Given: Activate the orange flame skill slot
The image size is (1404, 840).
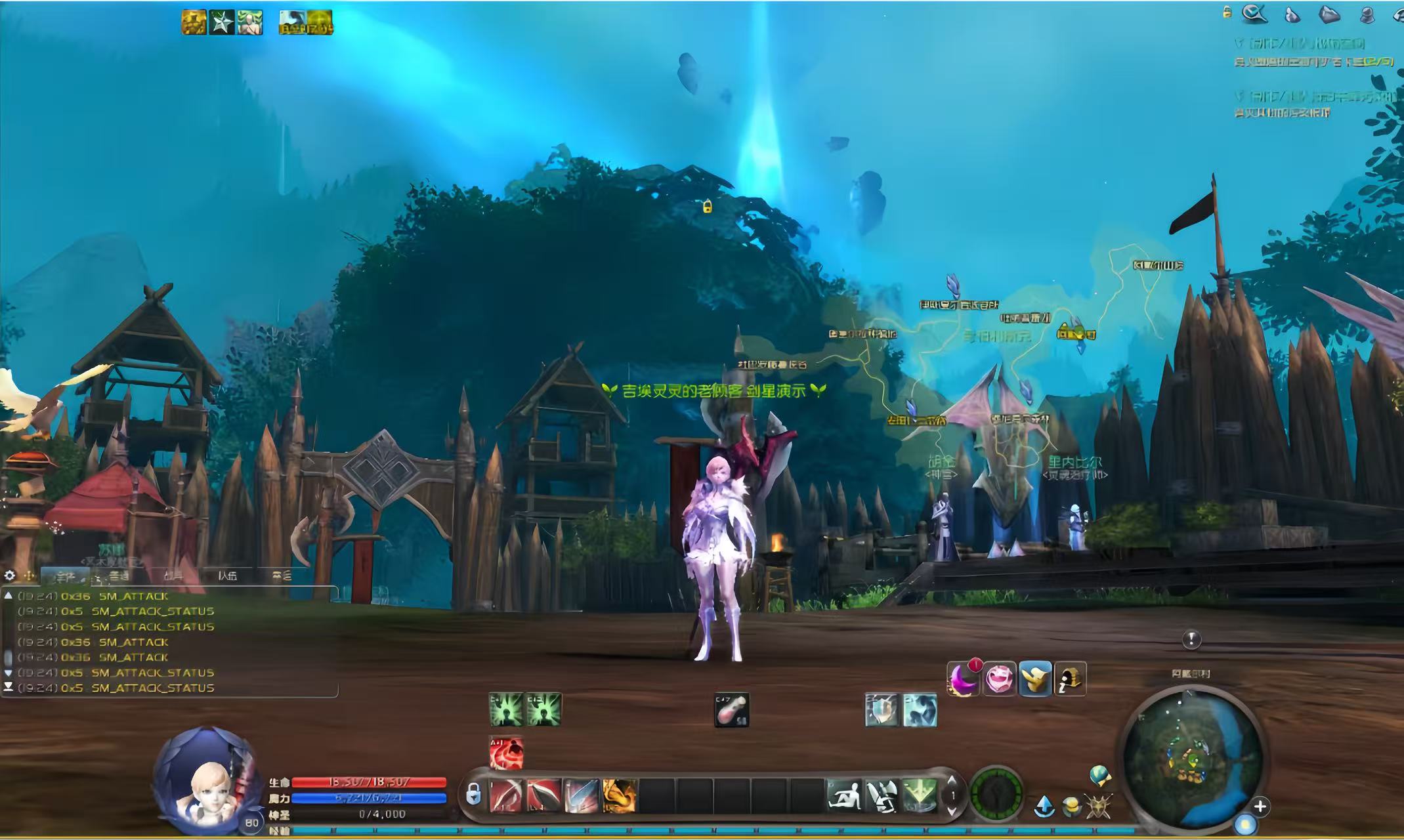Looking at the screenshot, I should [x=619, y=795].
